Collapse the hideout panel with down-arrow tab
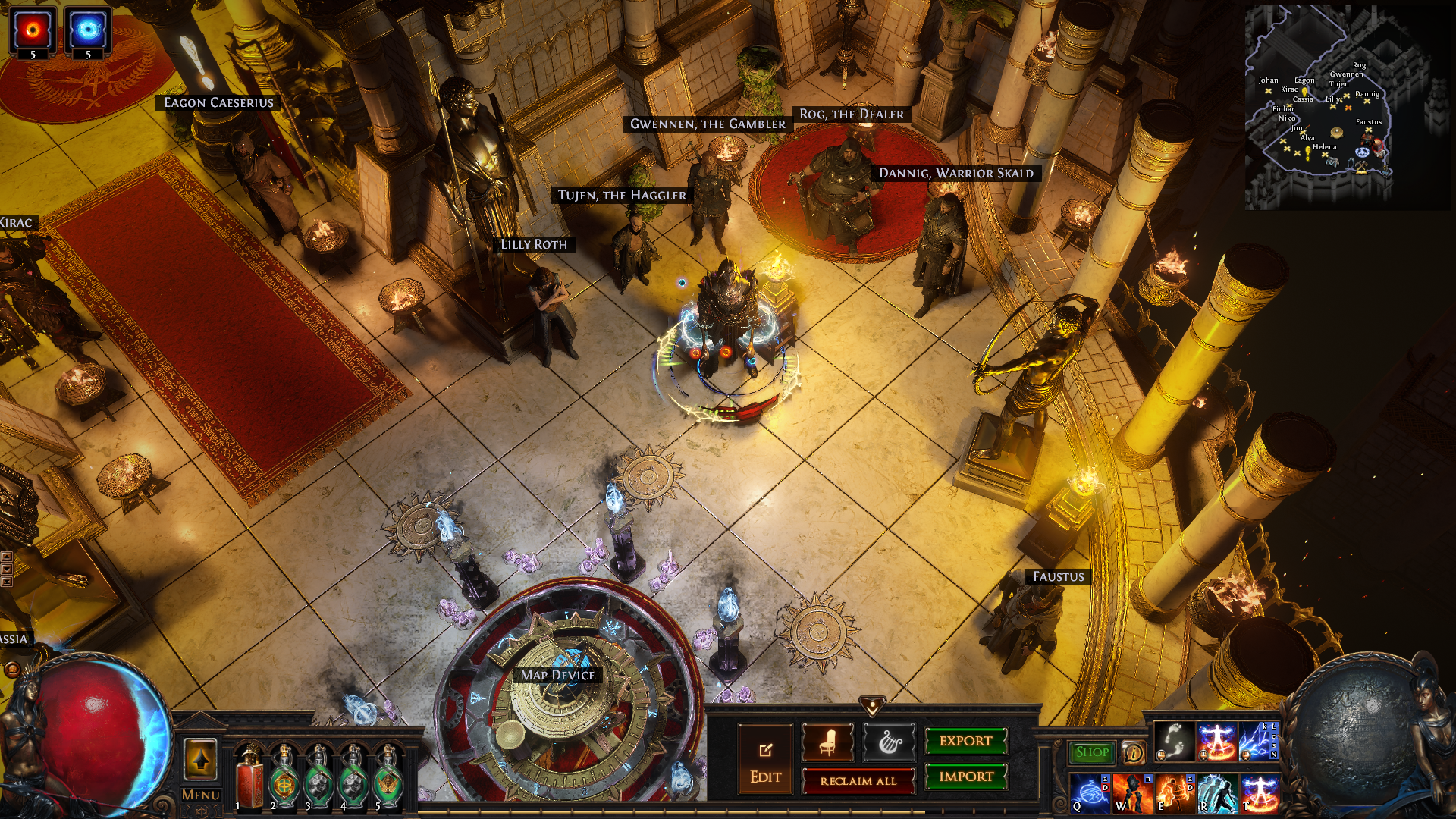This screenshot has height=819, width=1456. pos(872,706)
